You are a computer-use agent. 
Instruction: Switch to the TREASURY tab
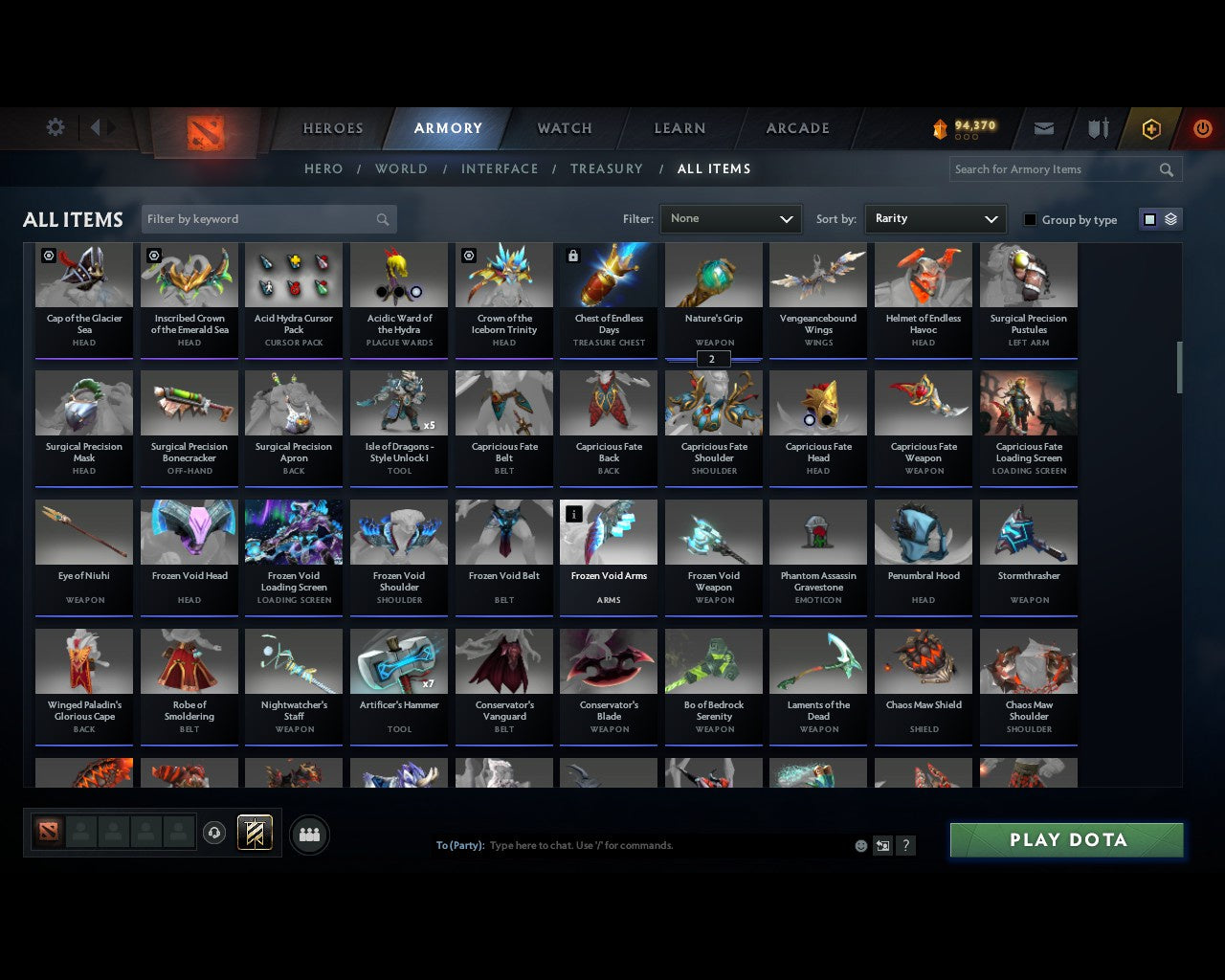[x=606, y=168]
